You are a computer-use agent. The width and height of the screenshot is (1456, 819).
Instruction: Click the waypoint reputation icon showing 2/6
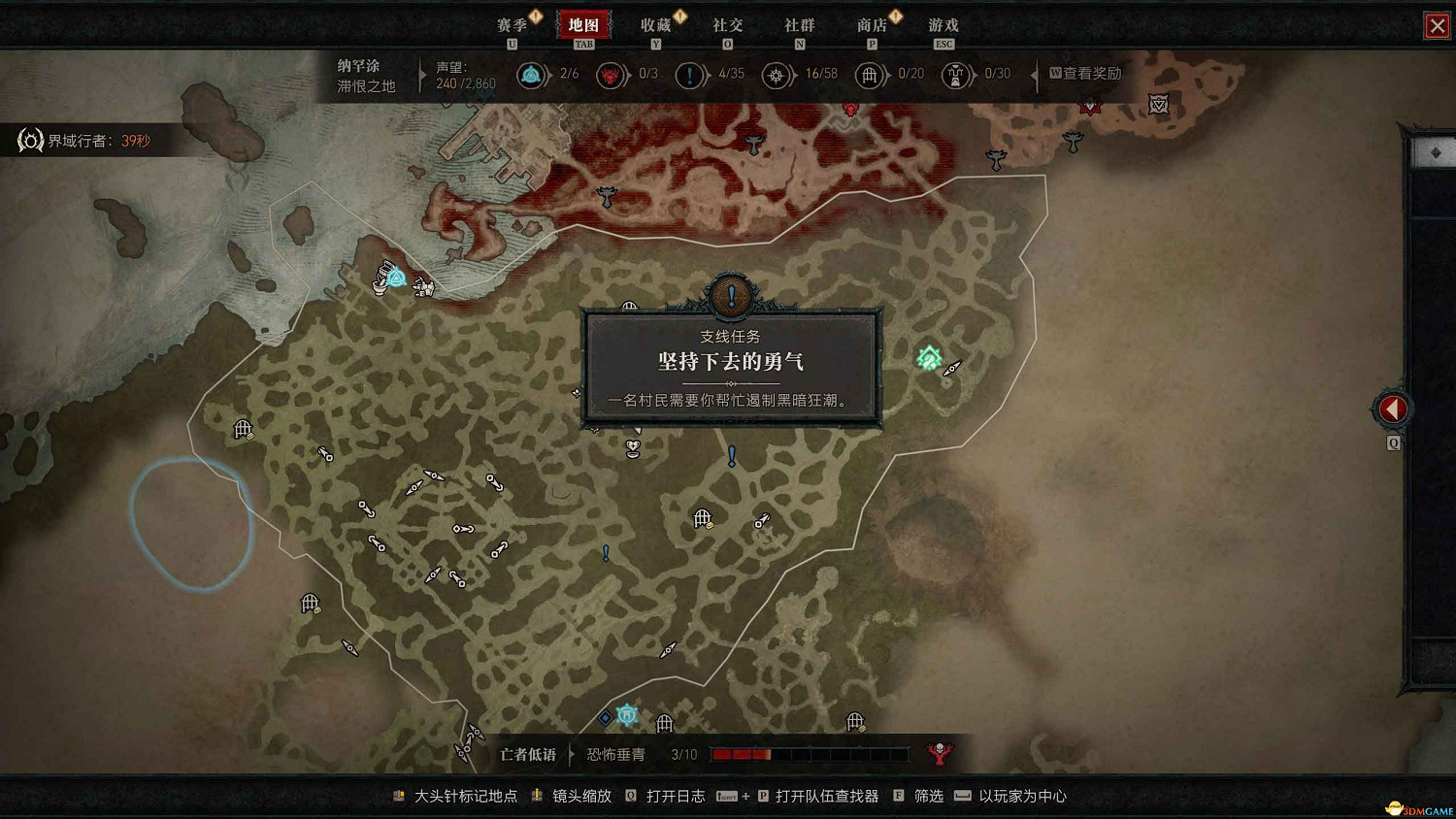(532, 75)
